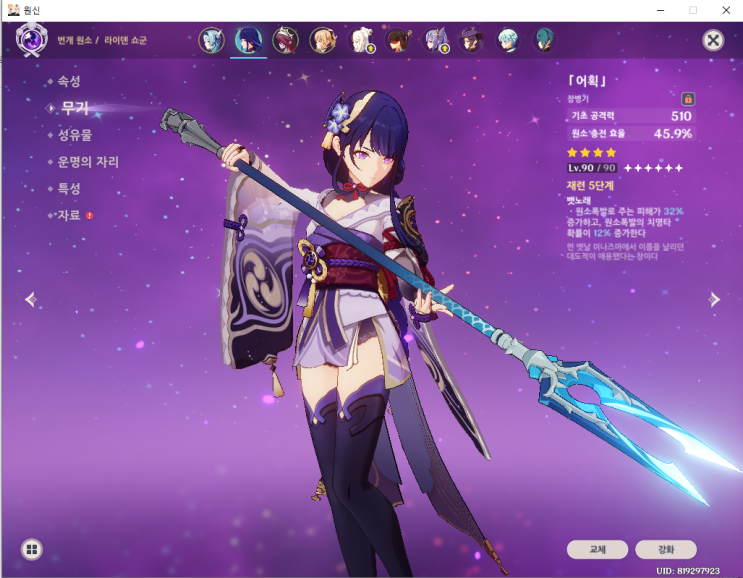Go to the 성유물 artifacts section
Screen dimensions: 743x578
tap(75, 135)
